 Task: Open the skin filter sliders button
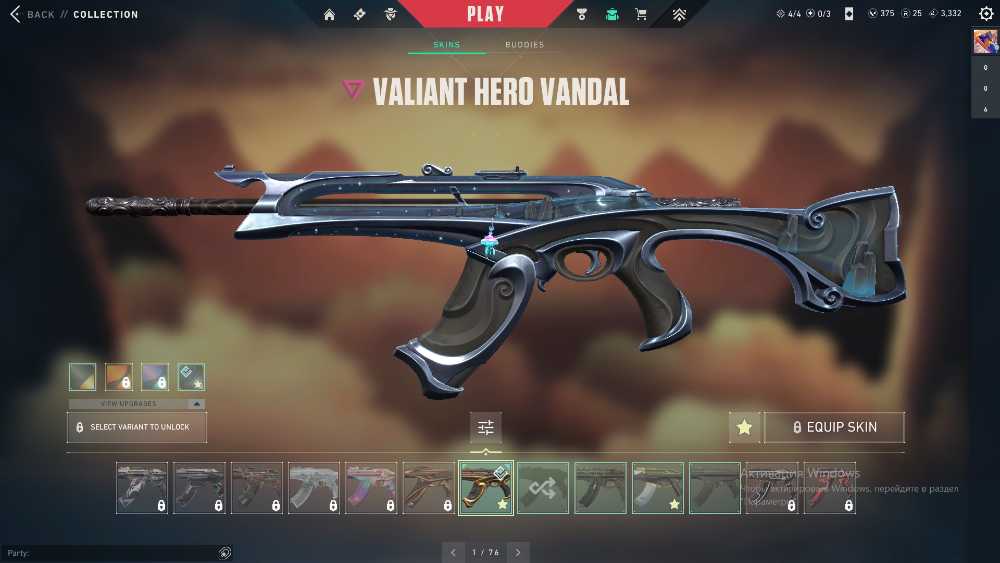[486, 427]
